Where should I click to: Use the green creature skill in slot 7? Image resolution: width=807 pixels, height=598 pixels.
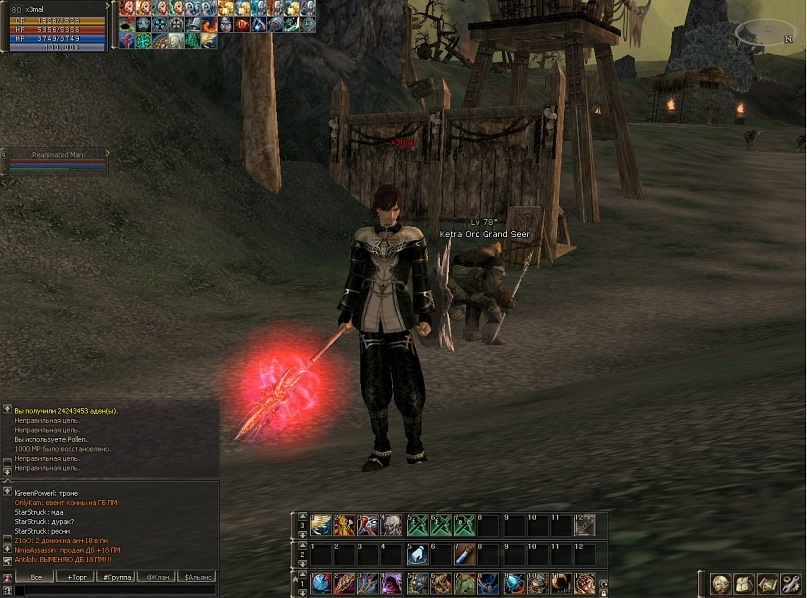465,583
